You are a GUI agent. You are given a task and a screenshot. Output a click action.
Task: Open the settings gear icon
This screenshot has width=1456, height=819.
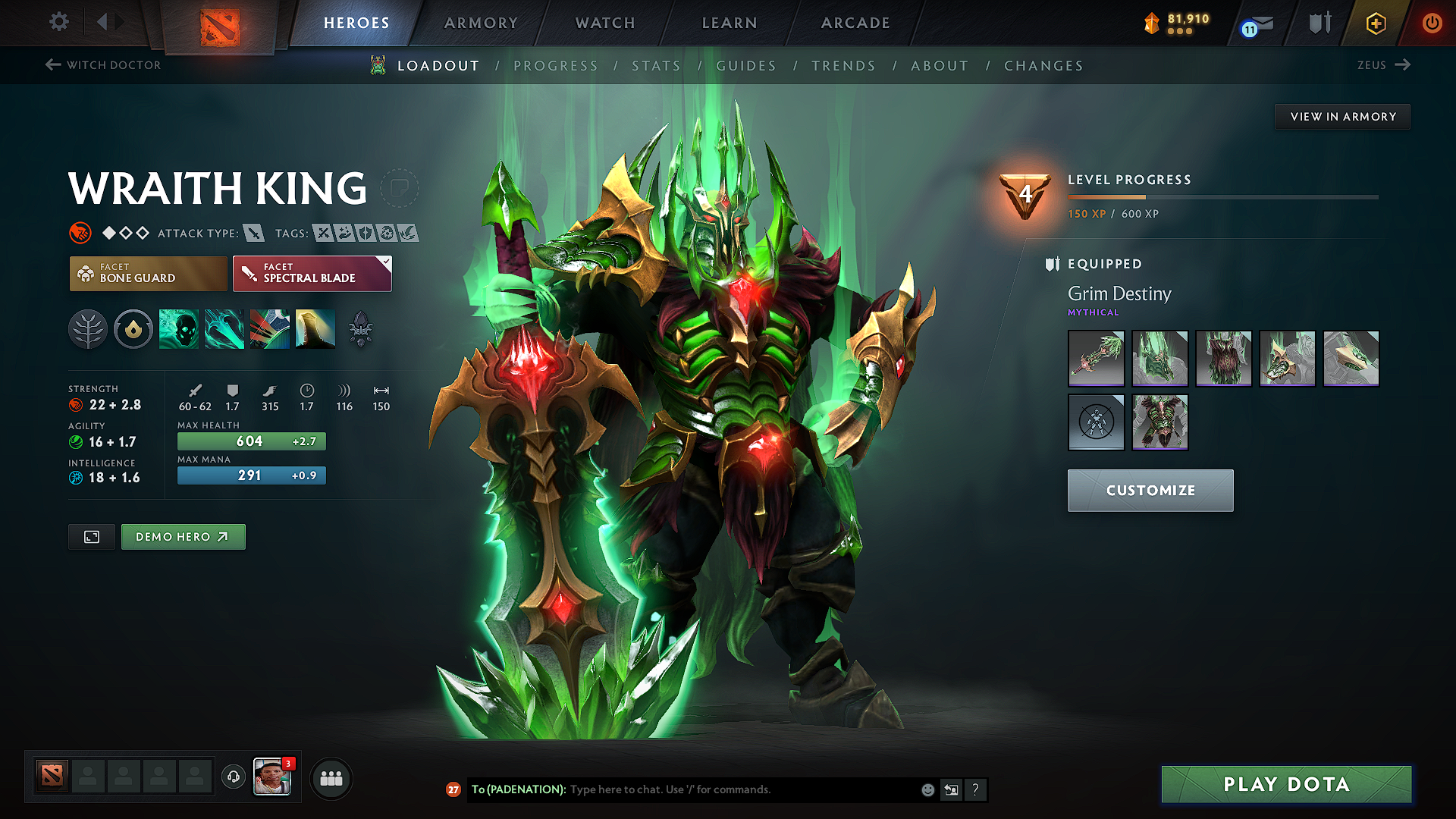tap(58, 23)
